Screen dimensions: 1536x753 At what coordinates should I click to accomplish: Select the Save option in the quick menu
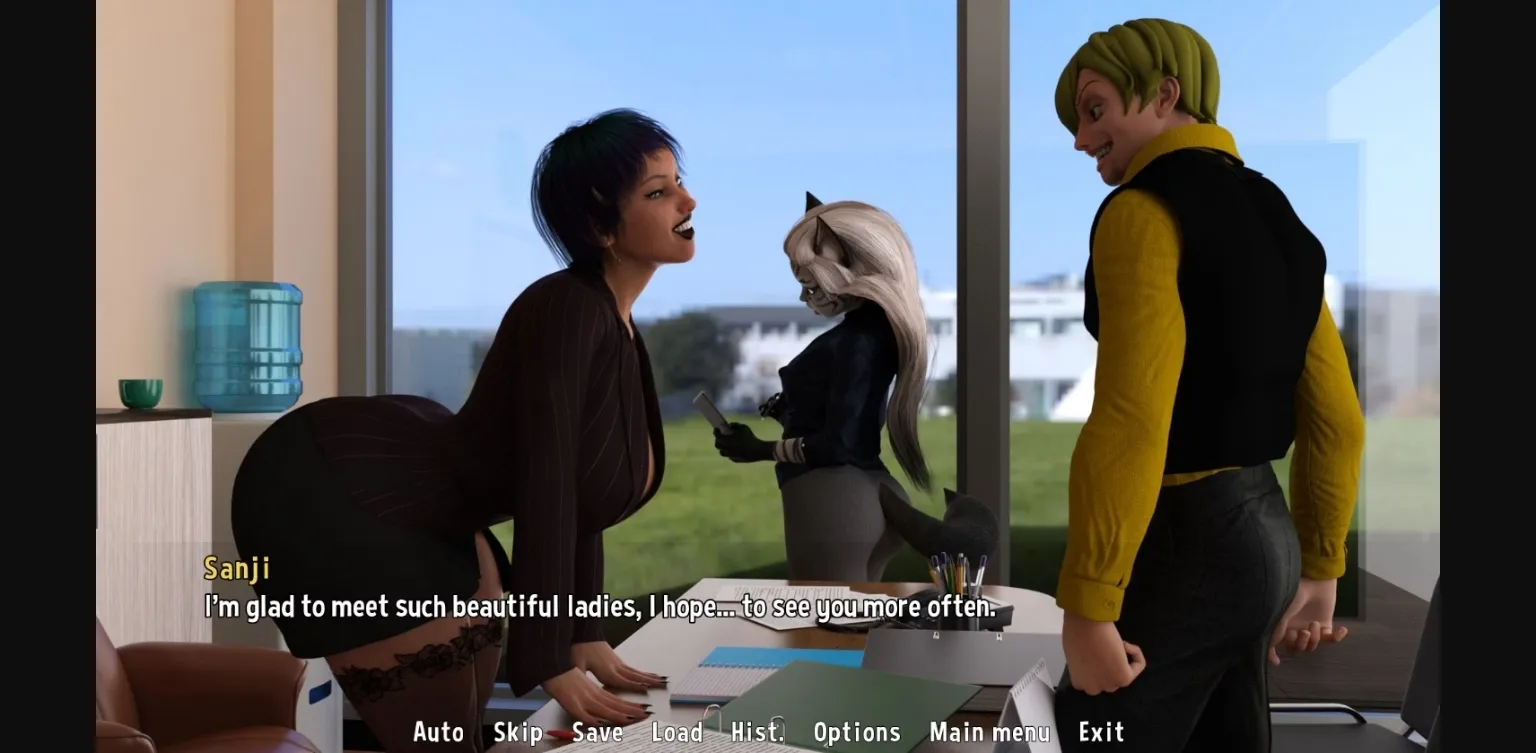pyautogui.click(x=597, y=732)
